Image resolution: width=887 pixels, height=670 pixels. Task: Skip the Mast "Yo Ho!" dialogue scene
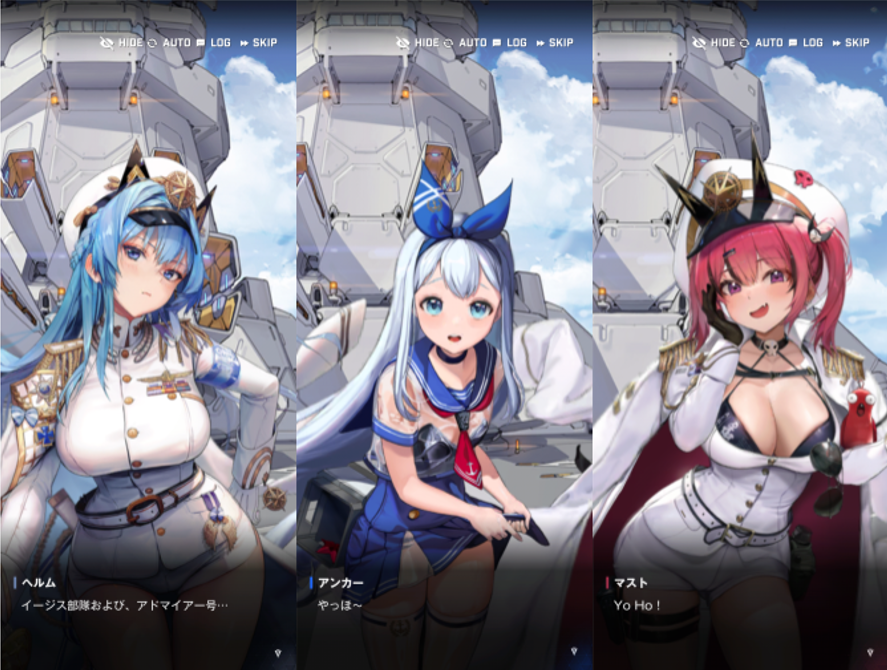[x=850, y=42]
